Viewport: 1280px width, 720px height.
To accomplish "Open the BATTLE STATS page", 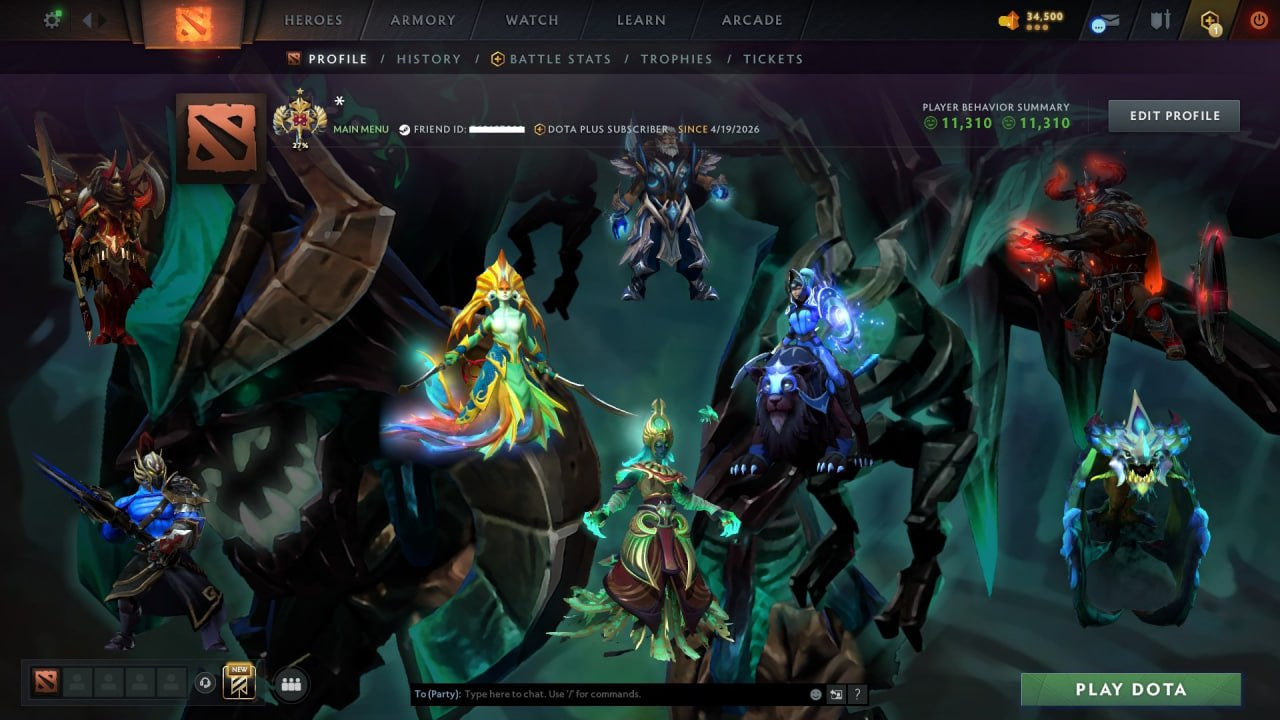I will [x=559, y=59].
